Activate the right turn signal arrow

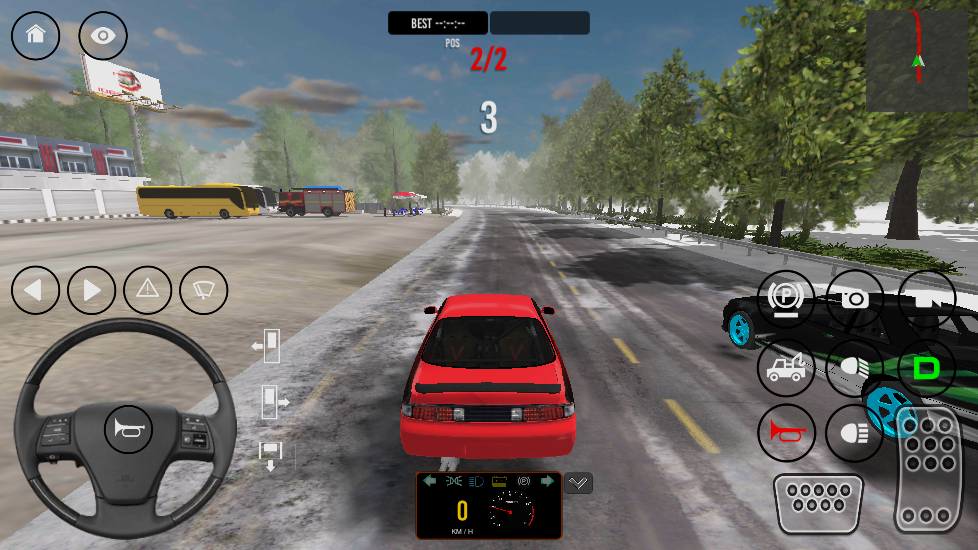coord(92,291)
